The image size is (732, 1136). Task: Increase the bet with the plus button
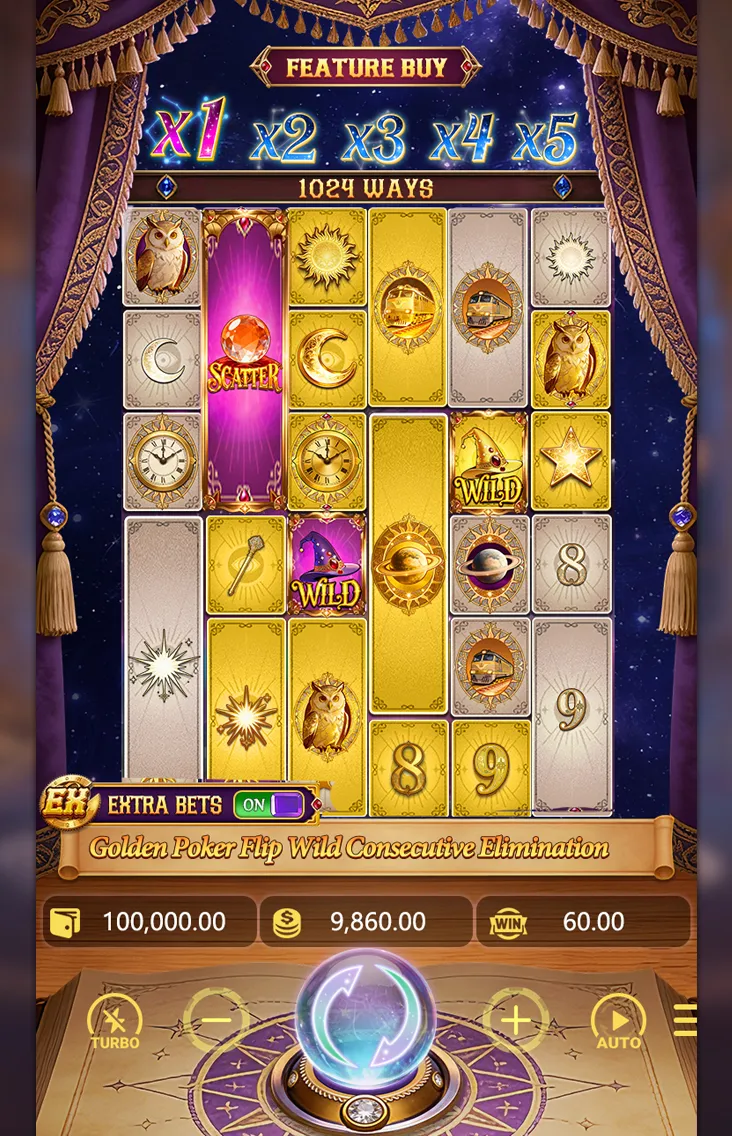(x=515, y=1020)
